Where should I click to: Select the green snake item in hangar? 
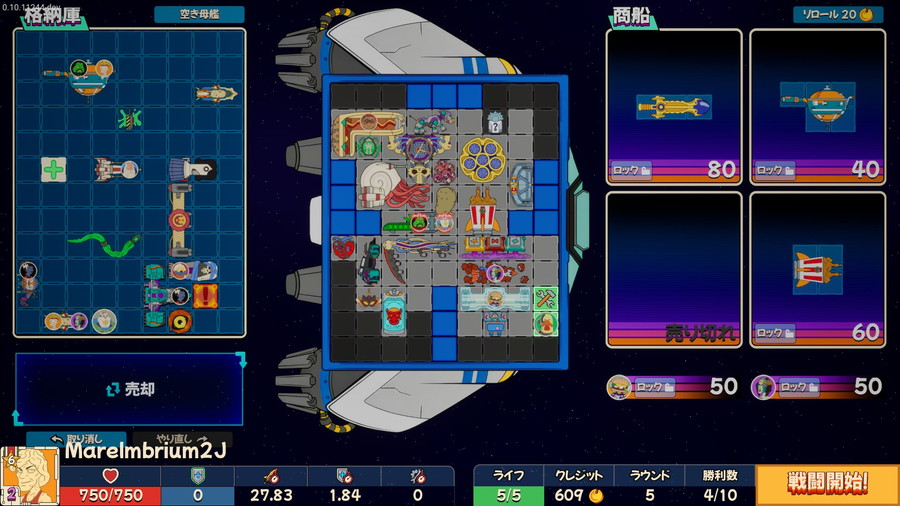(104, 244)
